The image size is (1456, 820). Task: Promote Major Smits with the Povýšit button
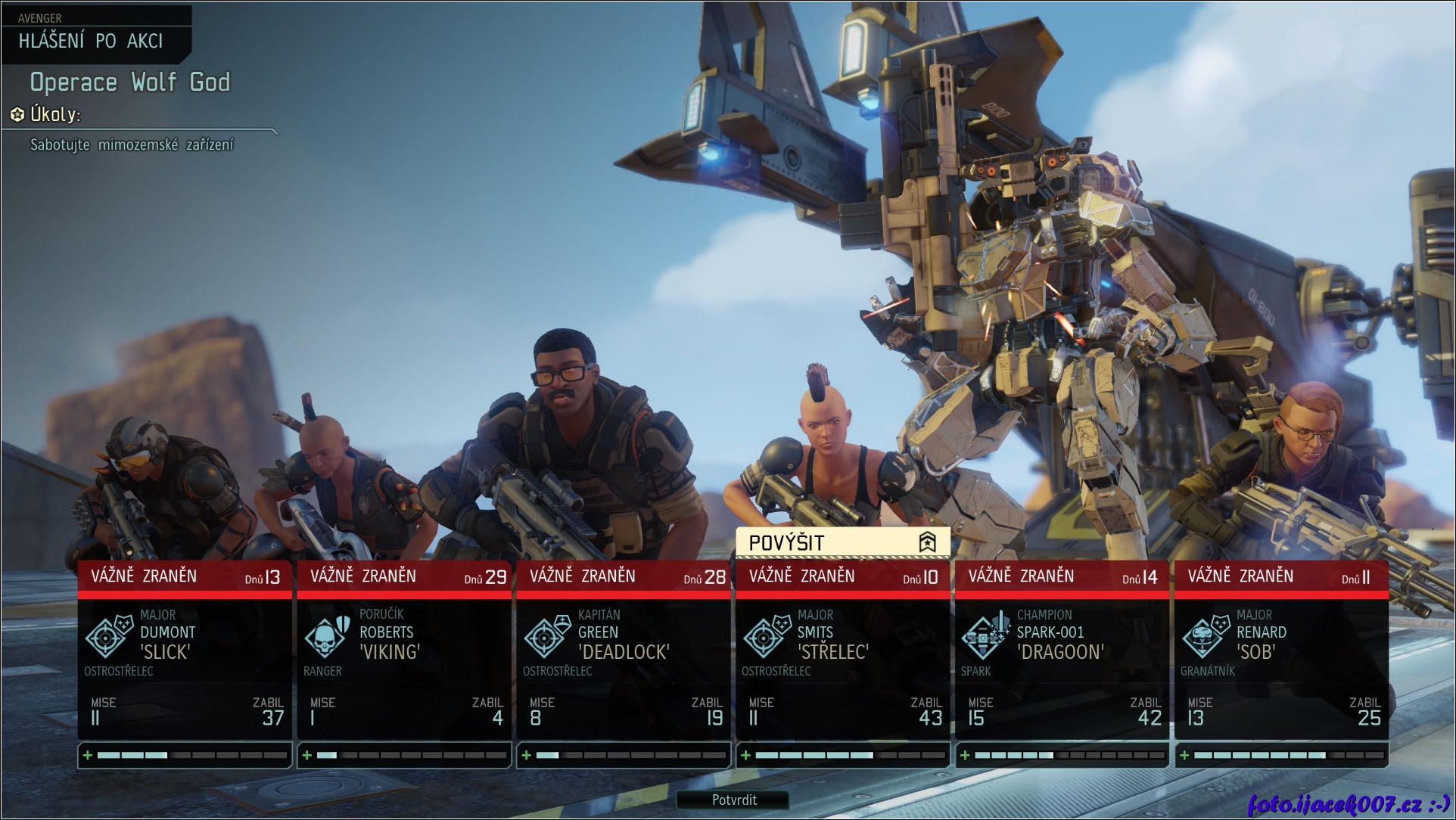coord(842,542)
